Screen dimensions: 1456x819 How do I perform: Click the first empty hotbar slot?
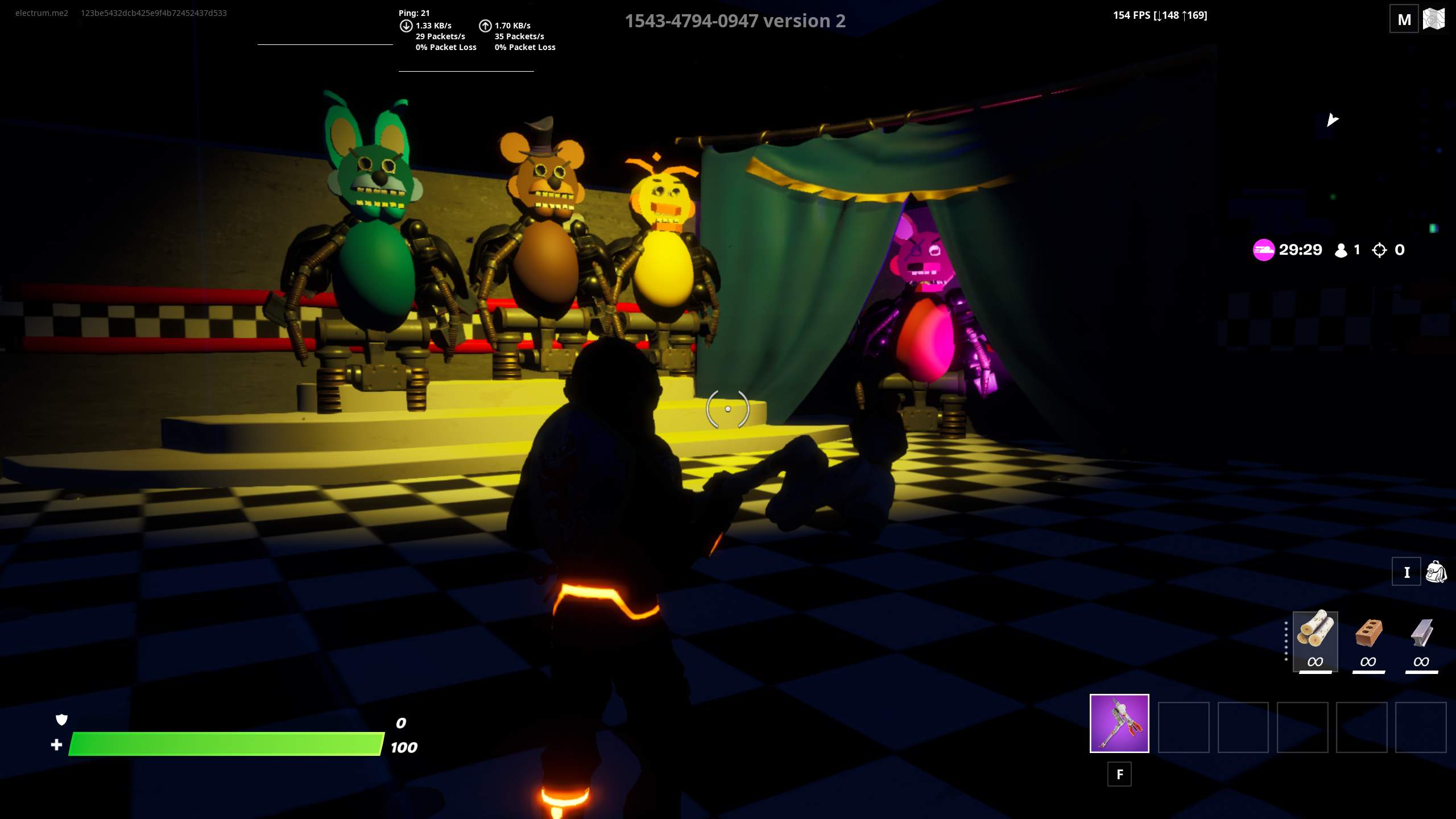pos(1184,728)
